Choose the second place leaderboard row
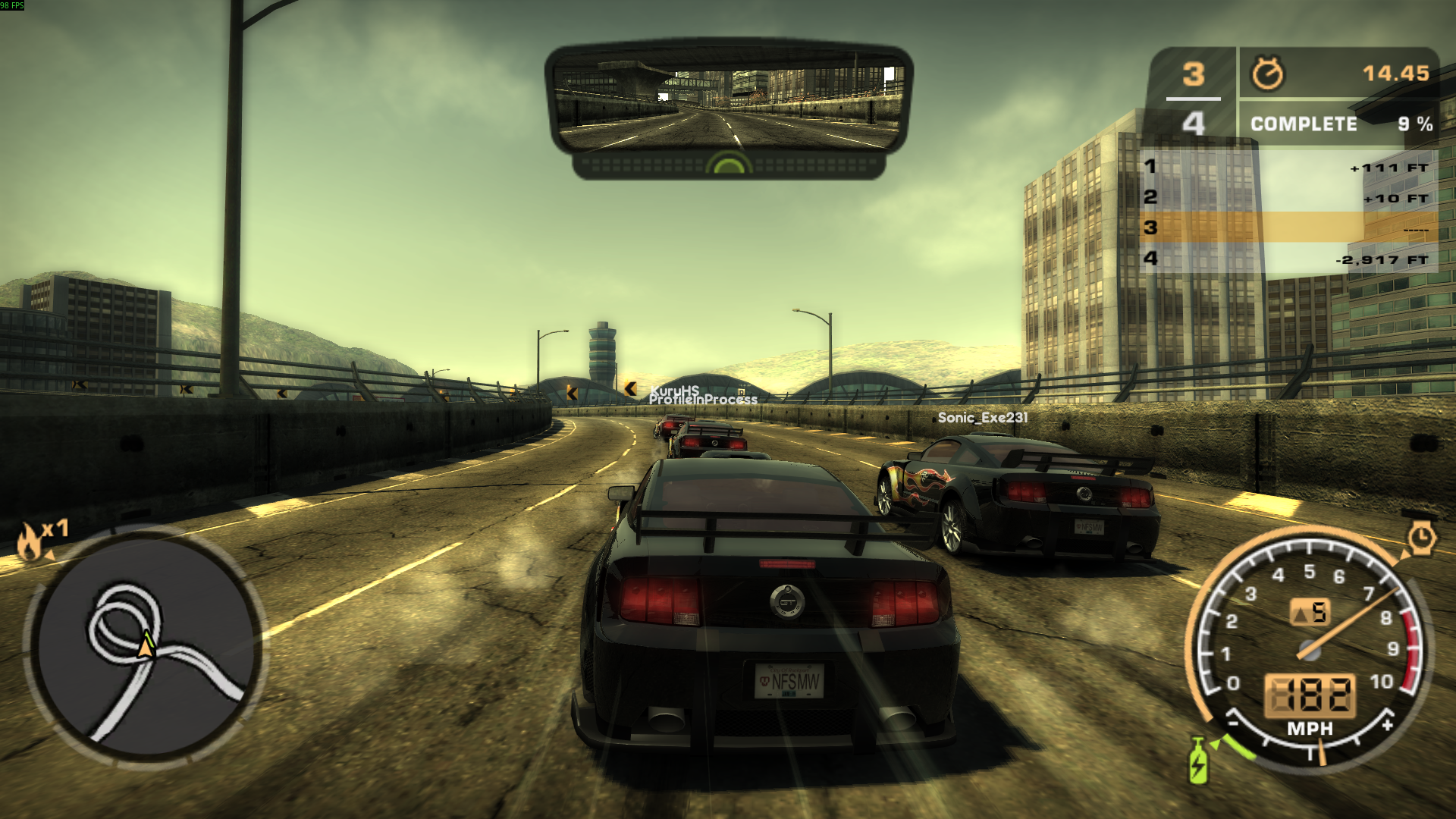Image resolution: width=1456 pixels, height=819 pixels. click(1288, 197)
